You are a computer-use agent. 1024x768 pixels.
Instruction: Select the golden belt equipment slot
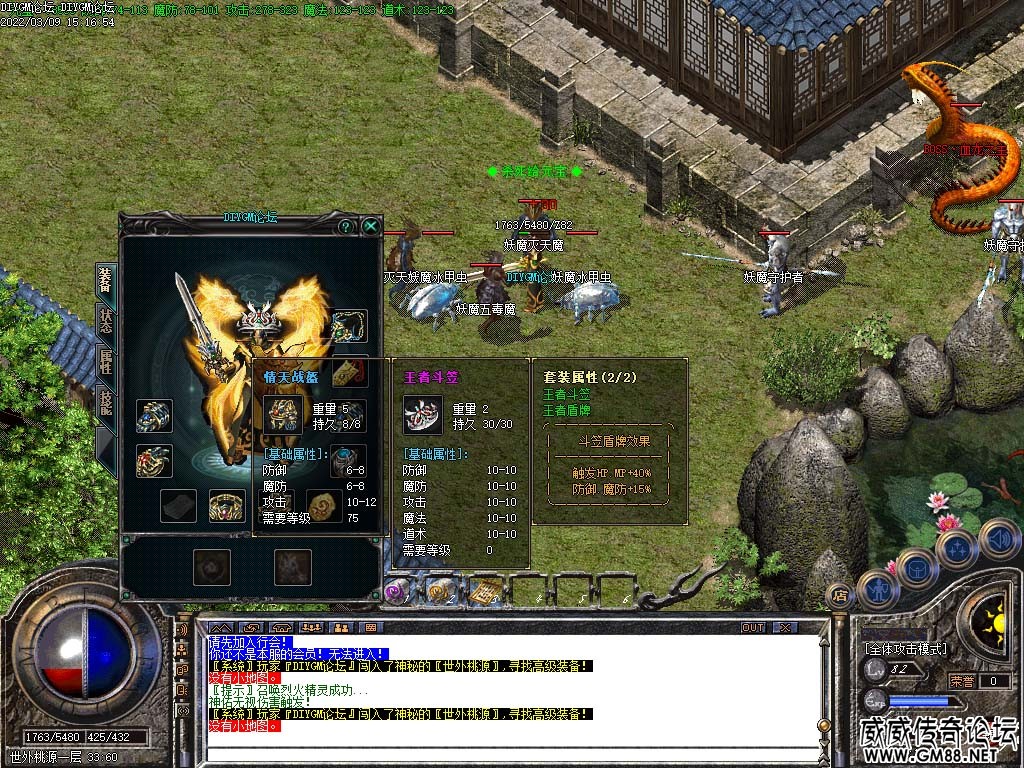click(x=227, y=505)
